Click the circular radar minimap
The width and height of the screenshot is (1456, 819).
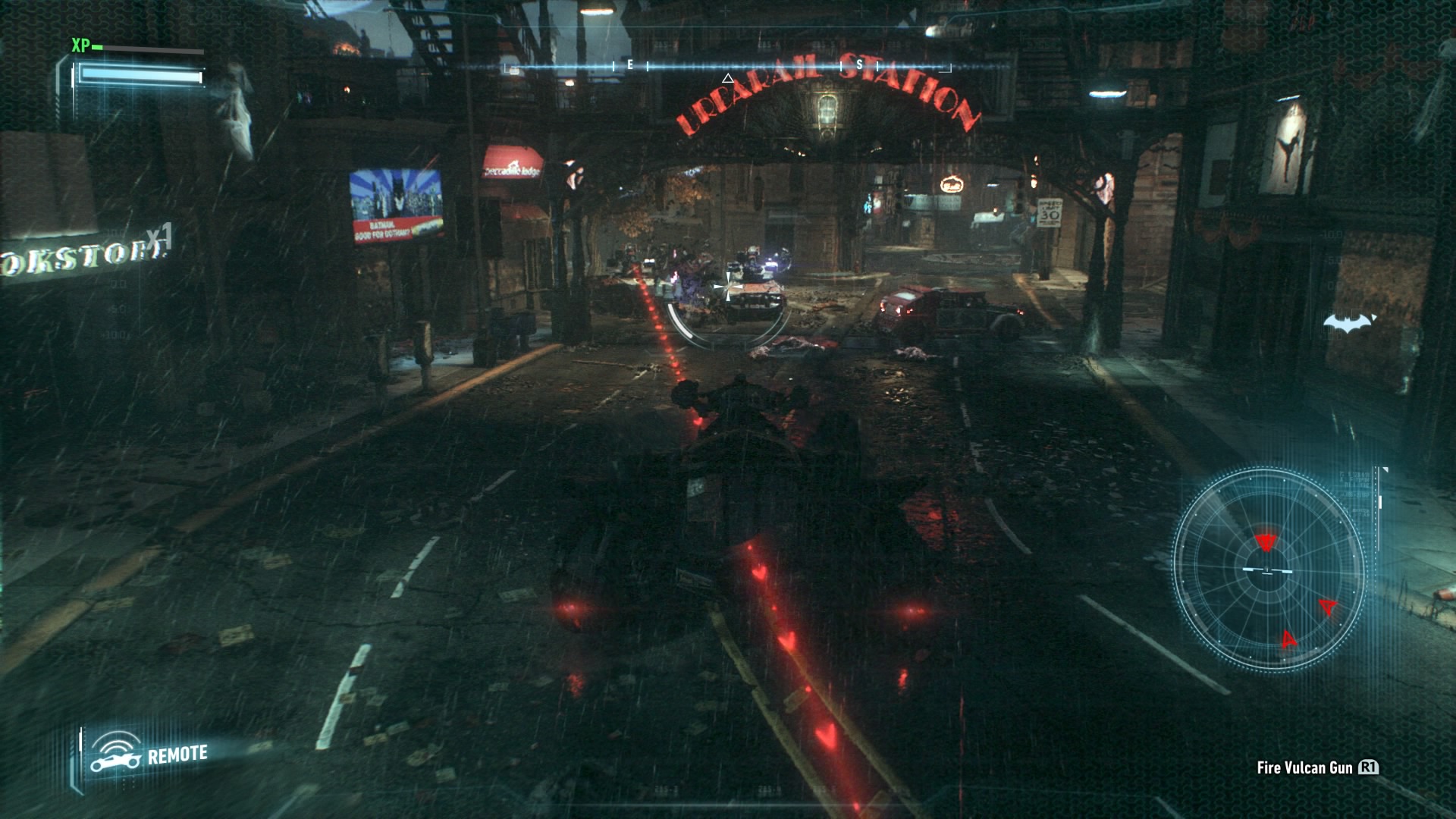click(1268, 569)
